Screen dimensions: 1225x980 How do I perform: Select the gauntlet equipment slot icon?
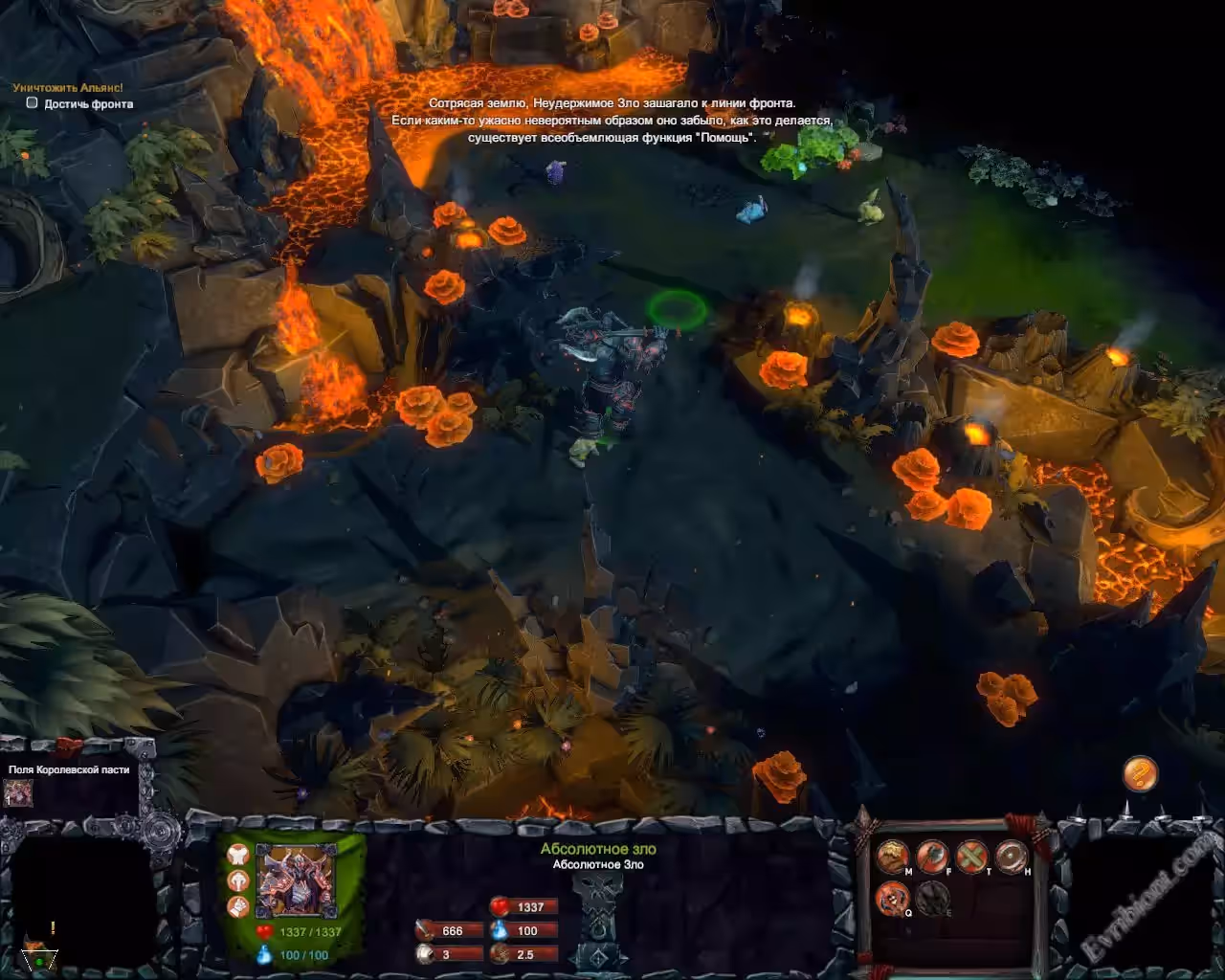[238, 904]
